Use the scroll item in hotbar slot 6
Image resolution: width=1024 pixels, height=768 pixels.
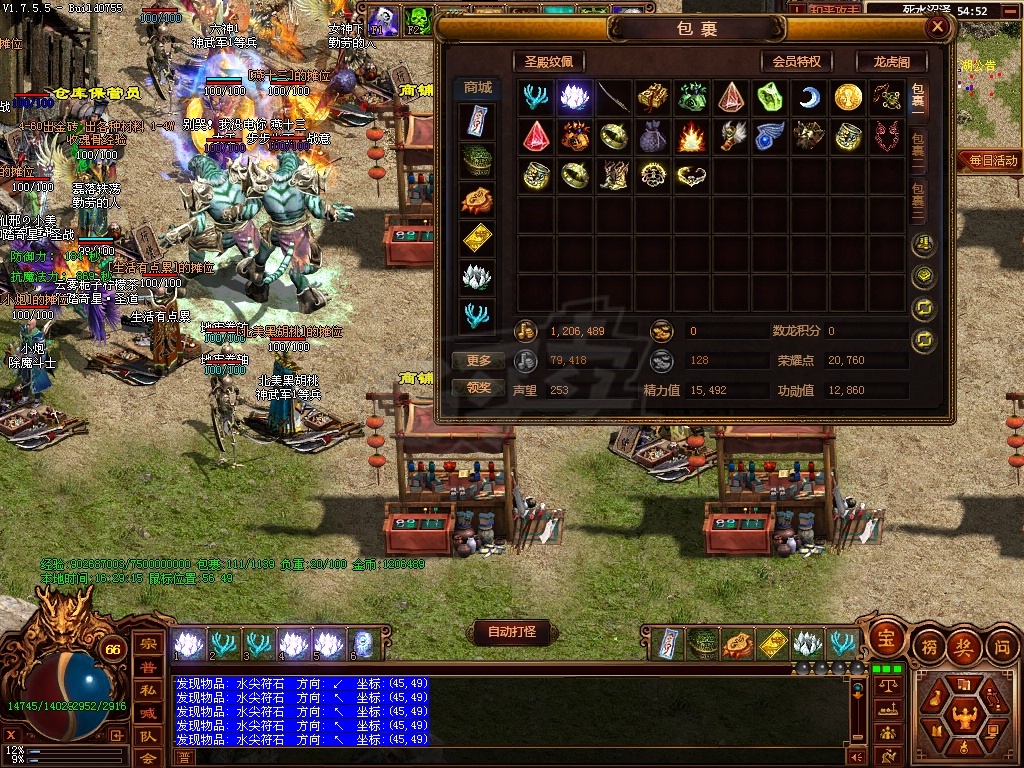tap(363, 645)
